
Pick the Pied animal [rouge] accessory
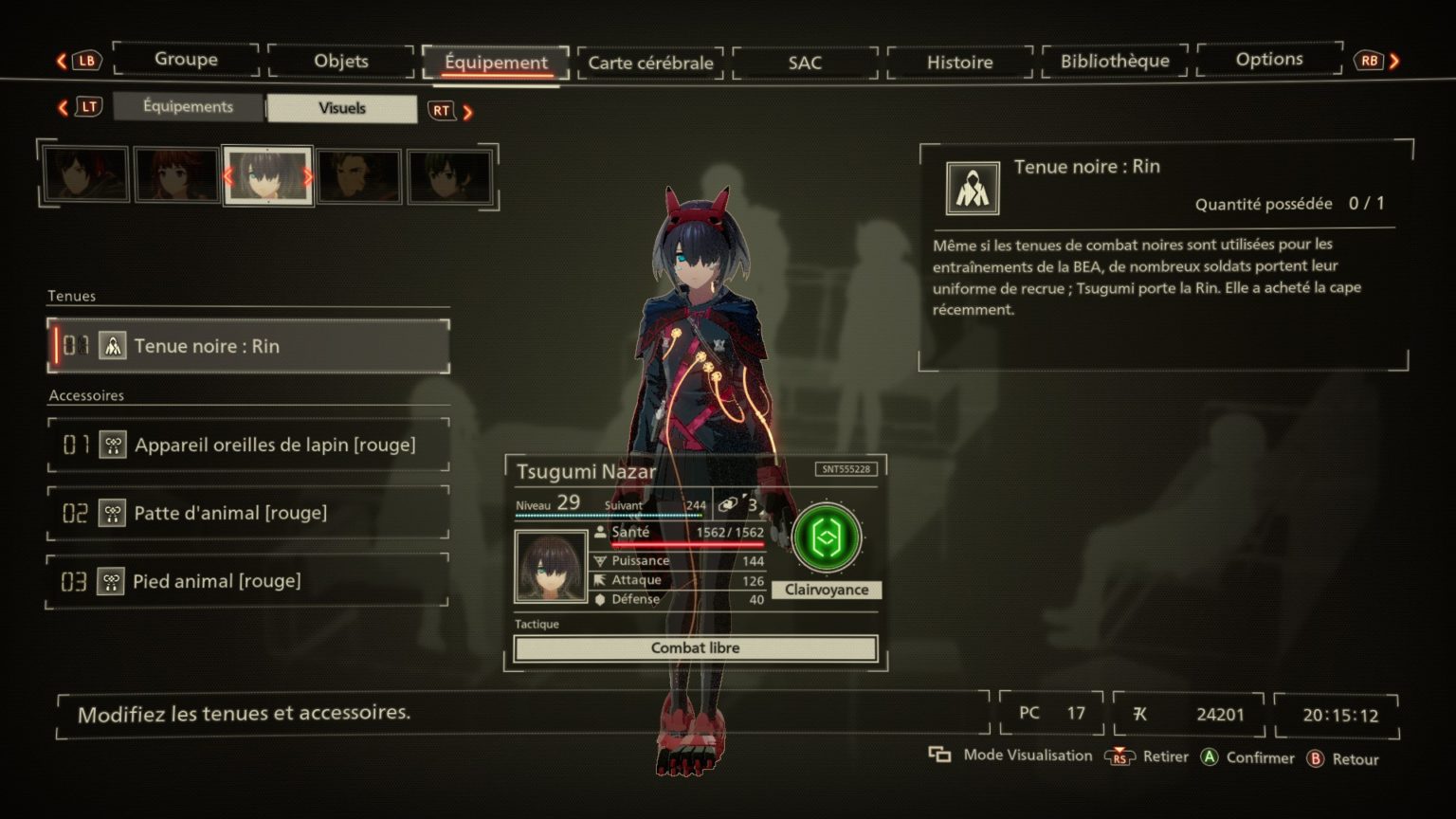[x=248, y=581]
